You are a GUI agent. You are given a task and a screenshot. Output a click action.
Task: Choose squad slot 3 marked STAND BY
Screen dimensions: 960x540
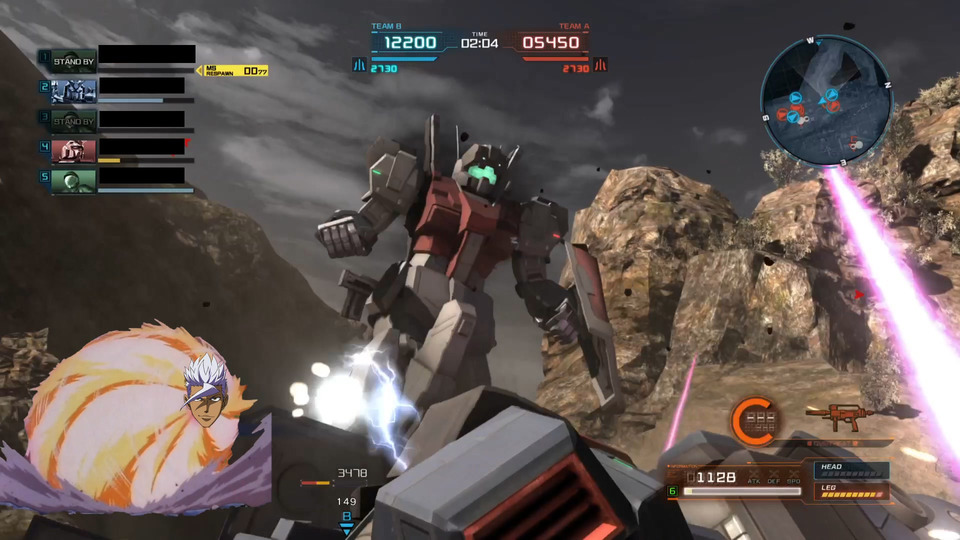click(x=73, y=120)
